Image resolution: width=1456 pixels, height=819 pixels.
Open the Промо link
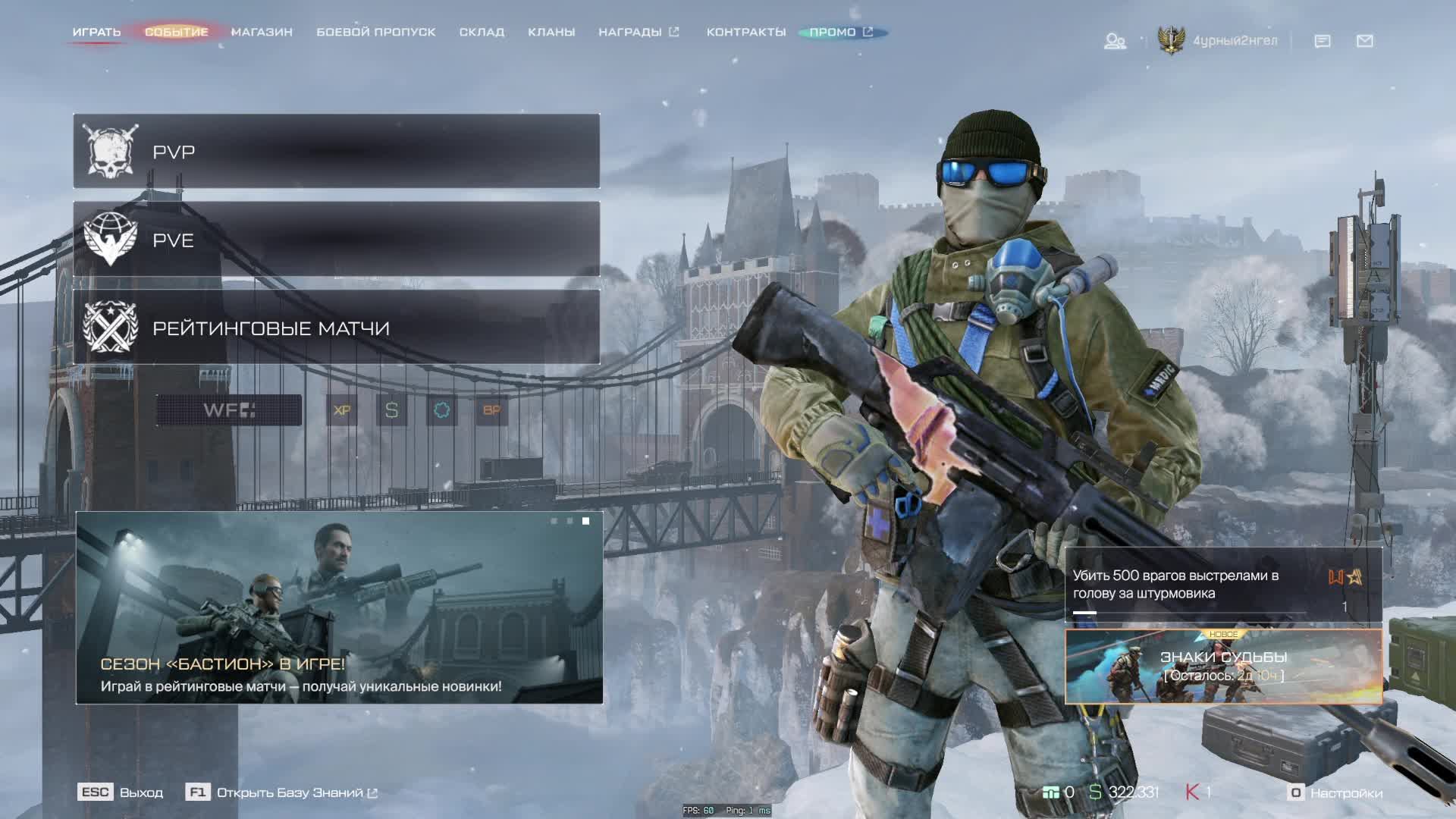pyautogui.click(x=840, y=32)
